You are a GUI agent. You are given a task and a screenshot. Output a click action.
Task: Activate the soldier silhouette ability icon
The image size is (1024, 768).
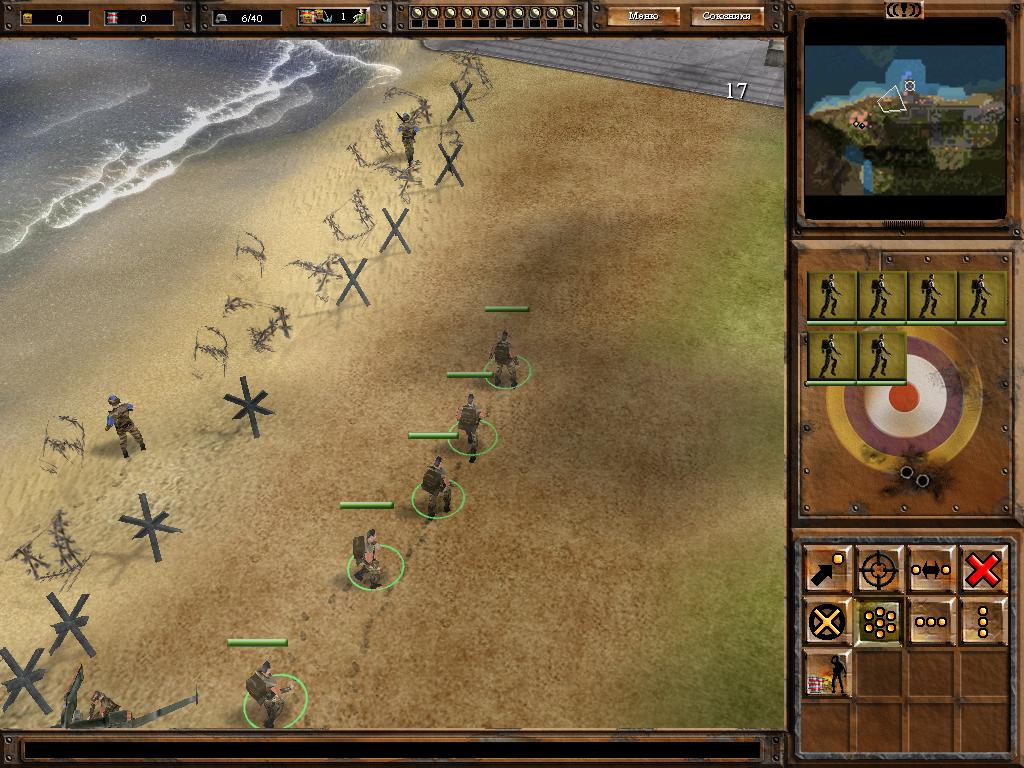point(827,674)
